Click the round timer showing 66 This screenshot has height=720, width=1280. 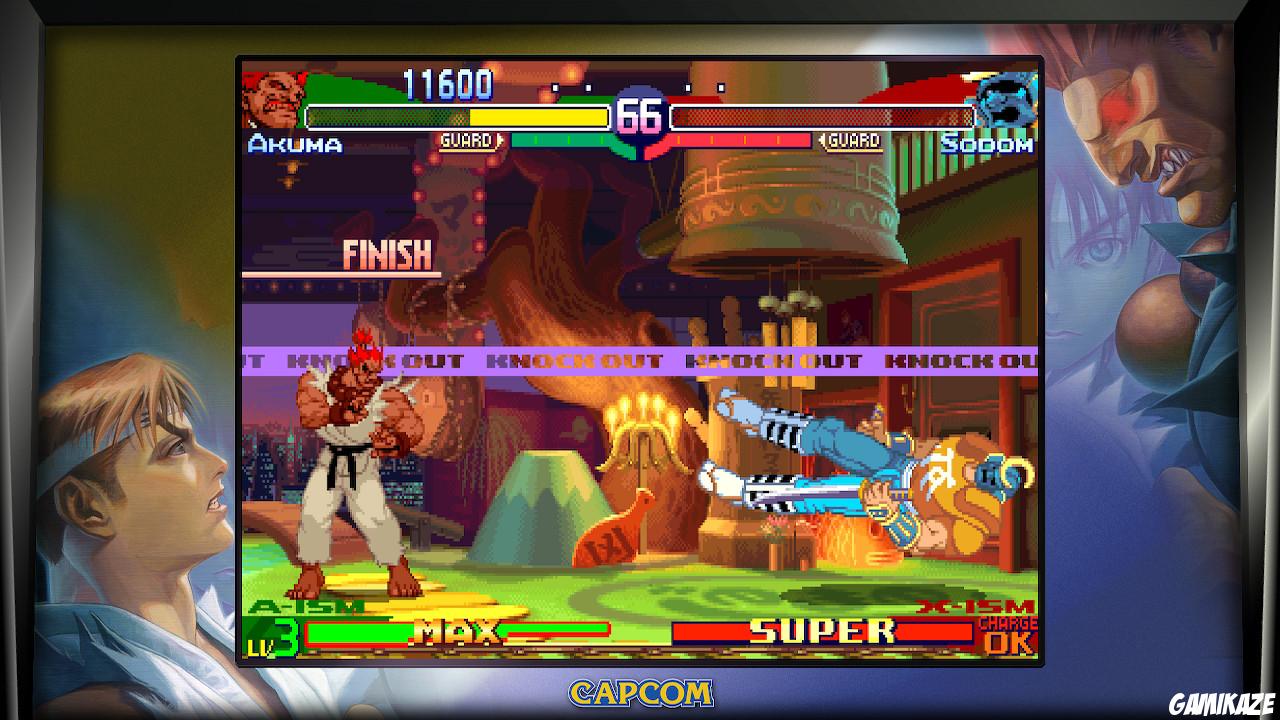point(643,115)
